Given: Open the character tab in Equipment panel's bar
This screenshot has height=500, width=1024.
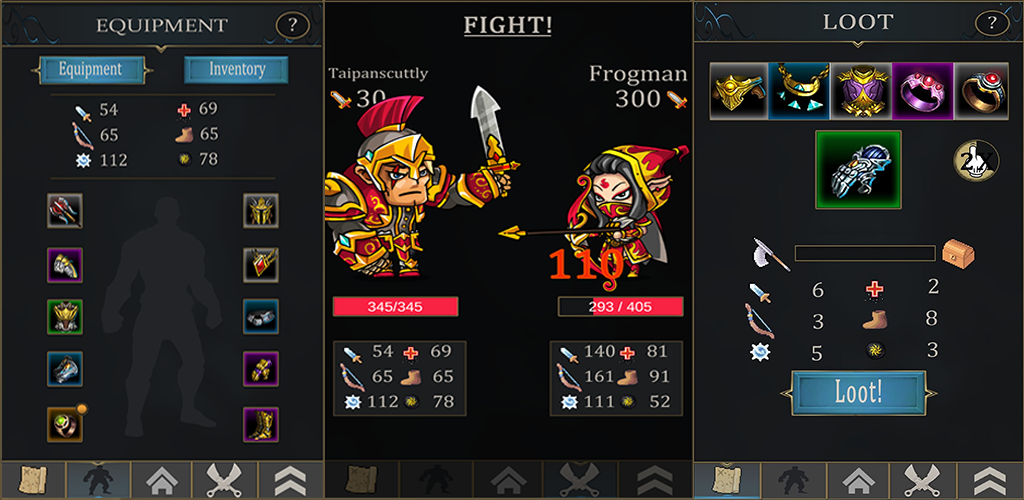Looking at the screenshot, I should tap(97, 480).
